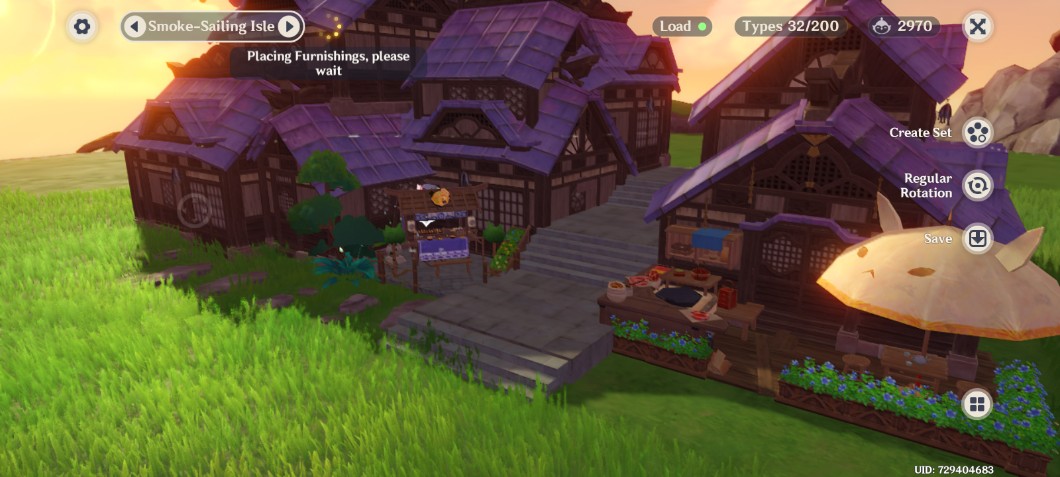Save the furnishing layout
Image resolution: width=1060 pixels, height=477 pixels.
977,239
